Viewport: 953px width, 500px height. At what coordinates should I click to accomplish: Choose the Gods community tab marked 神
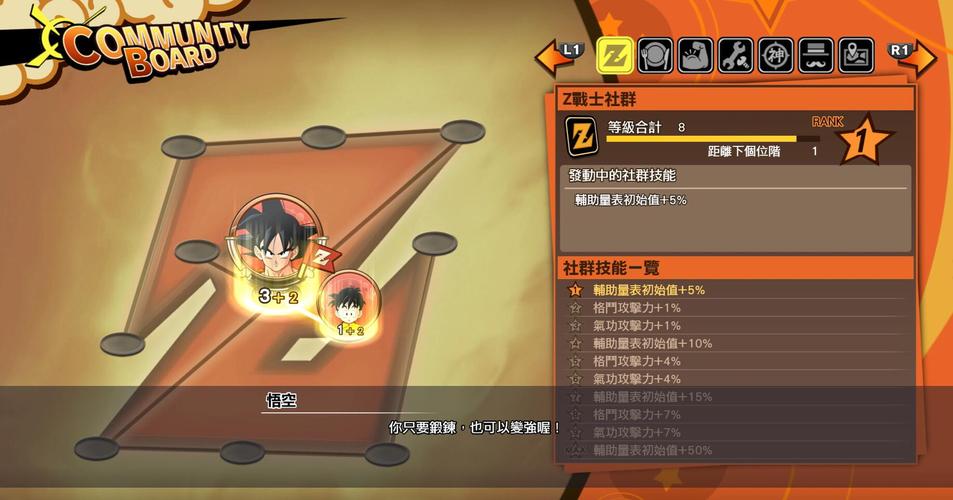pyautogui.click(x=776, y=55)
